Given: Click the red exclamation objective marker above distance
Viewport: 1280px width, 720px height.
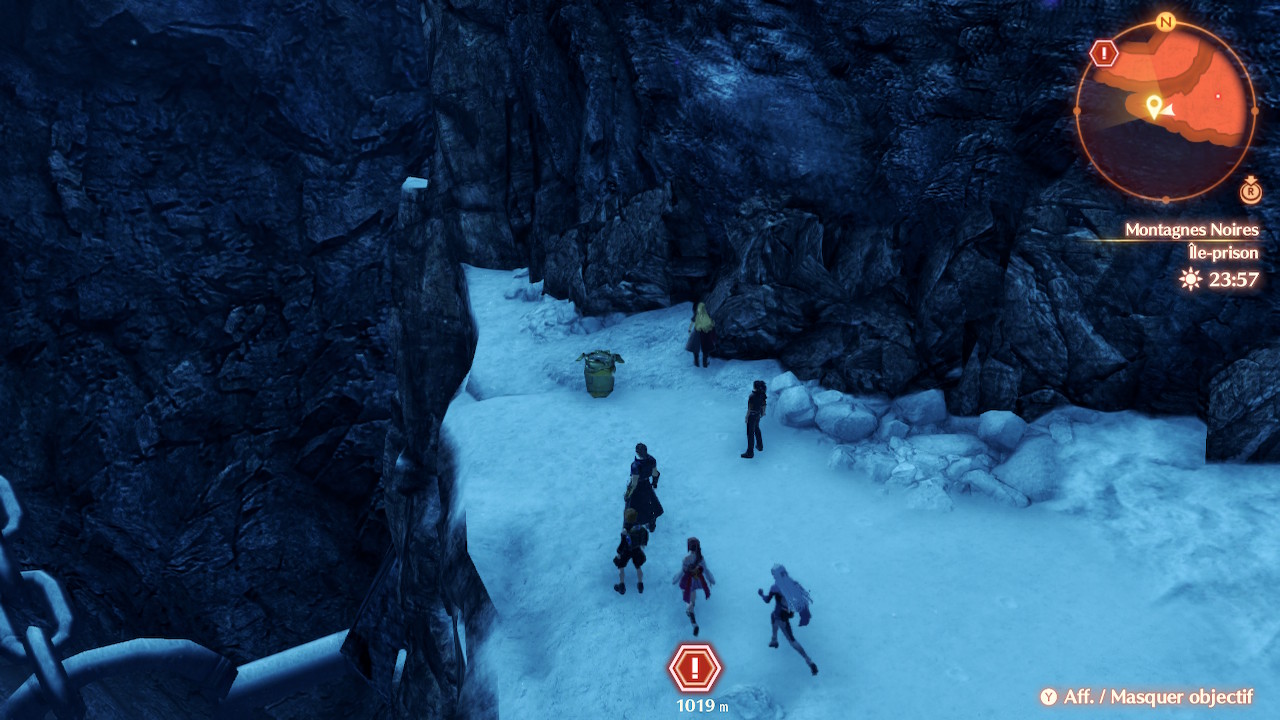Looking at the screenshot, I should click(x=694, y=668).
